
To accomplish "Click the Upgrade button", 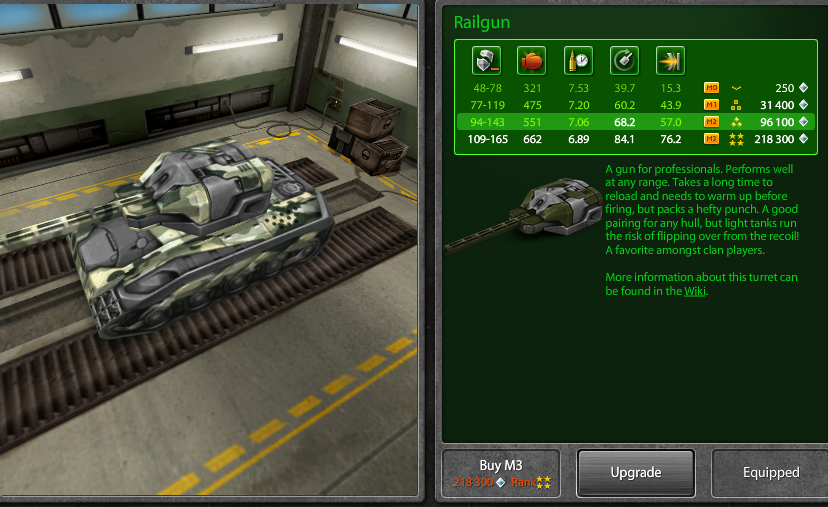I will (x=635, y=473).
